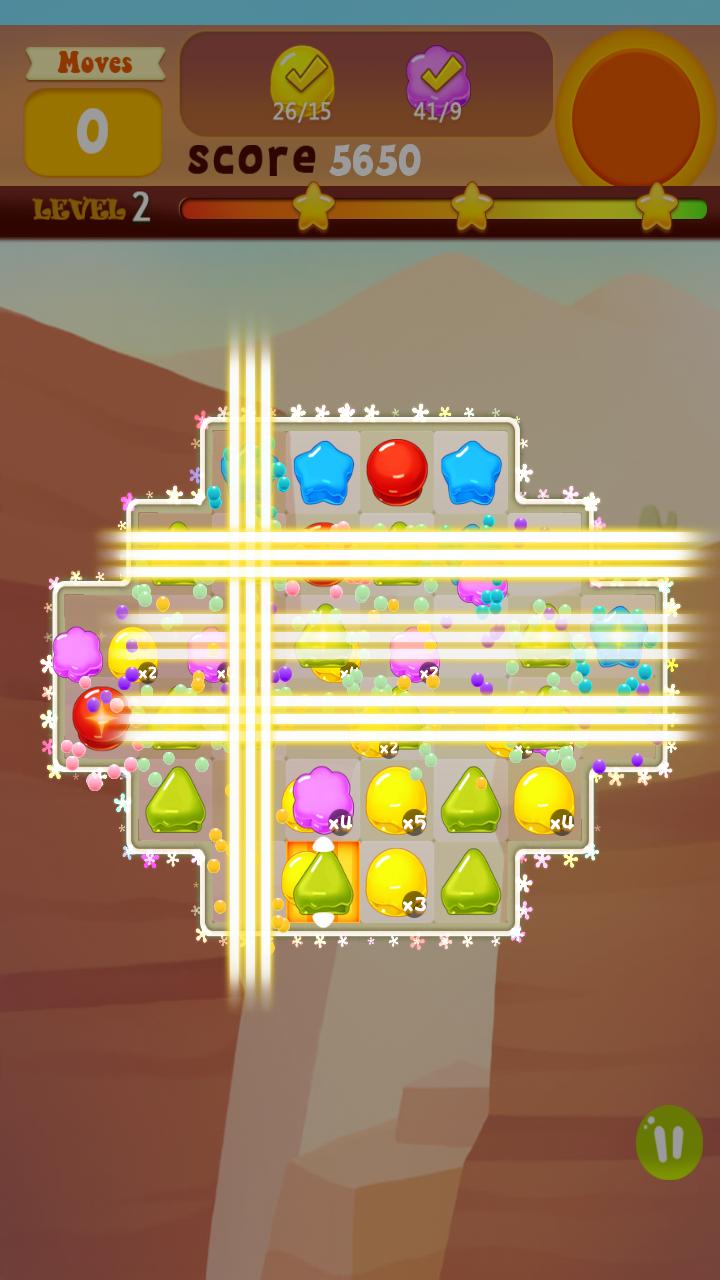Tap the pink jelly marked x4
Screen dimensions: 720x1280
pyautogui.click(x=322, y=799)
